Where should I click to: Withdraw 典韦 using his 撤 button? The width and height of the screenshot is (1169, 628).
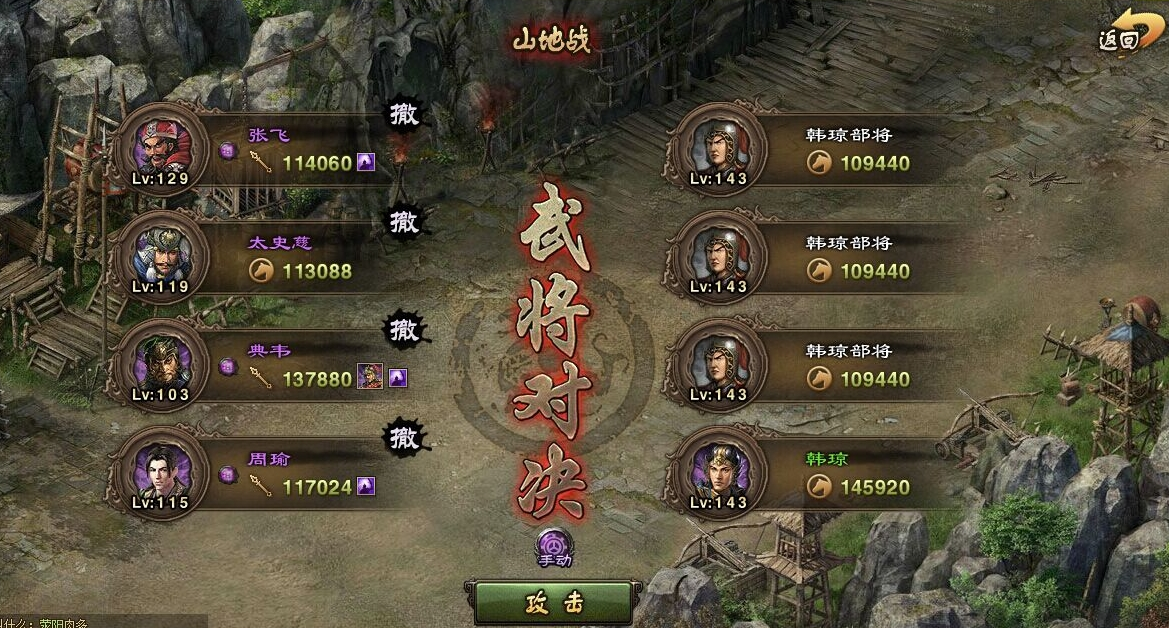point(404,328)
